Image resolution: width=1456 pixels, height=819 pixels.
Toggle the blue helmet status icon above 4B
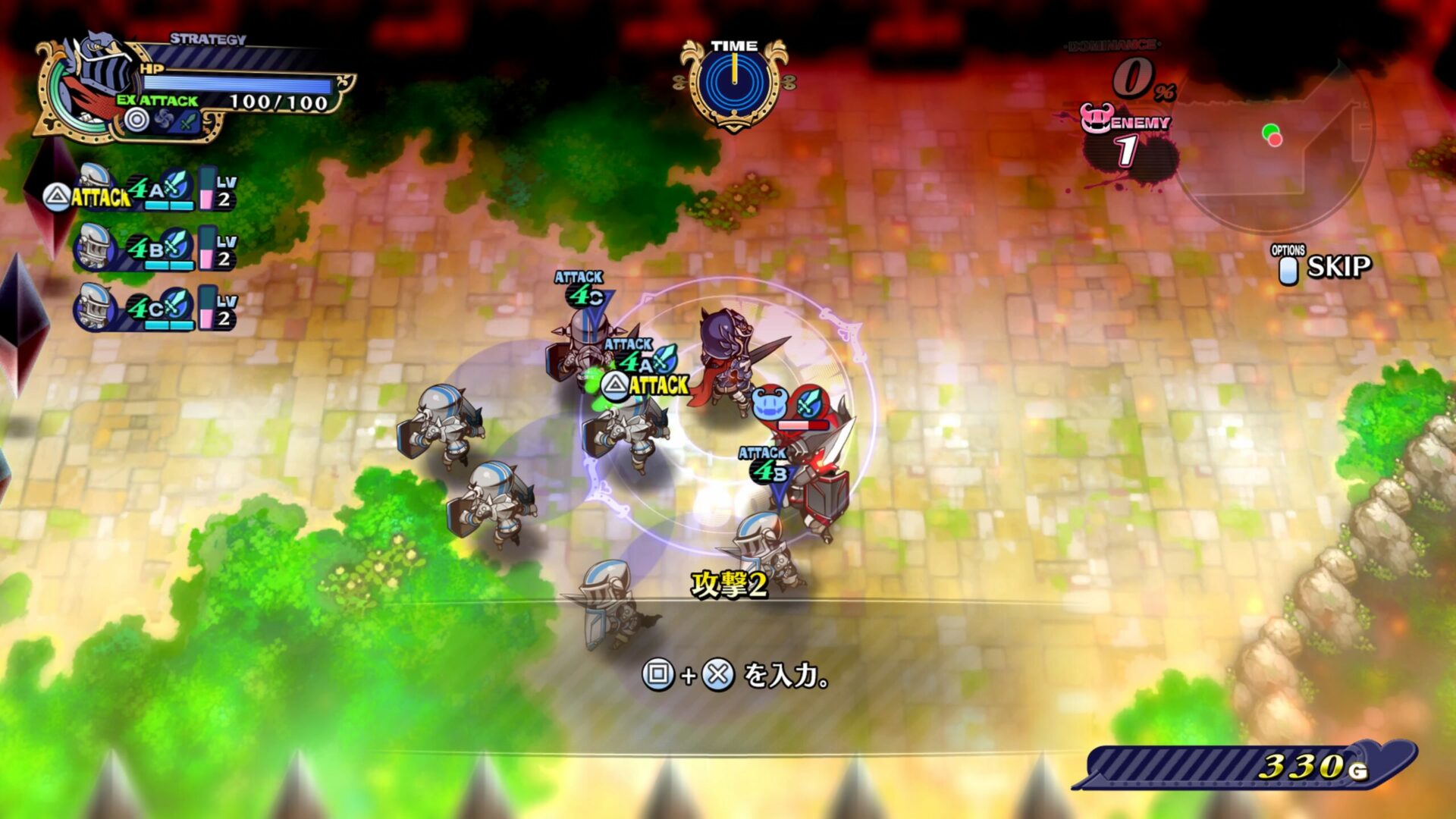click(767, 402)
